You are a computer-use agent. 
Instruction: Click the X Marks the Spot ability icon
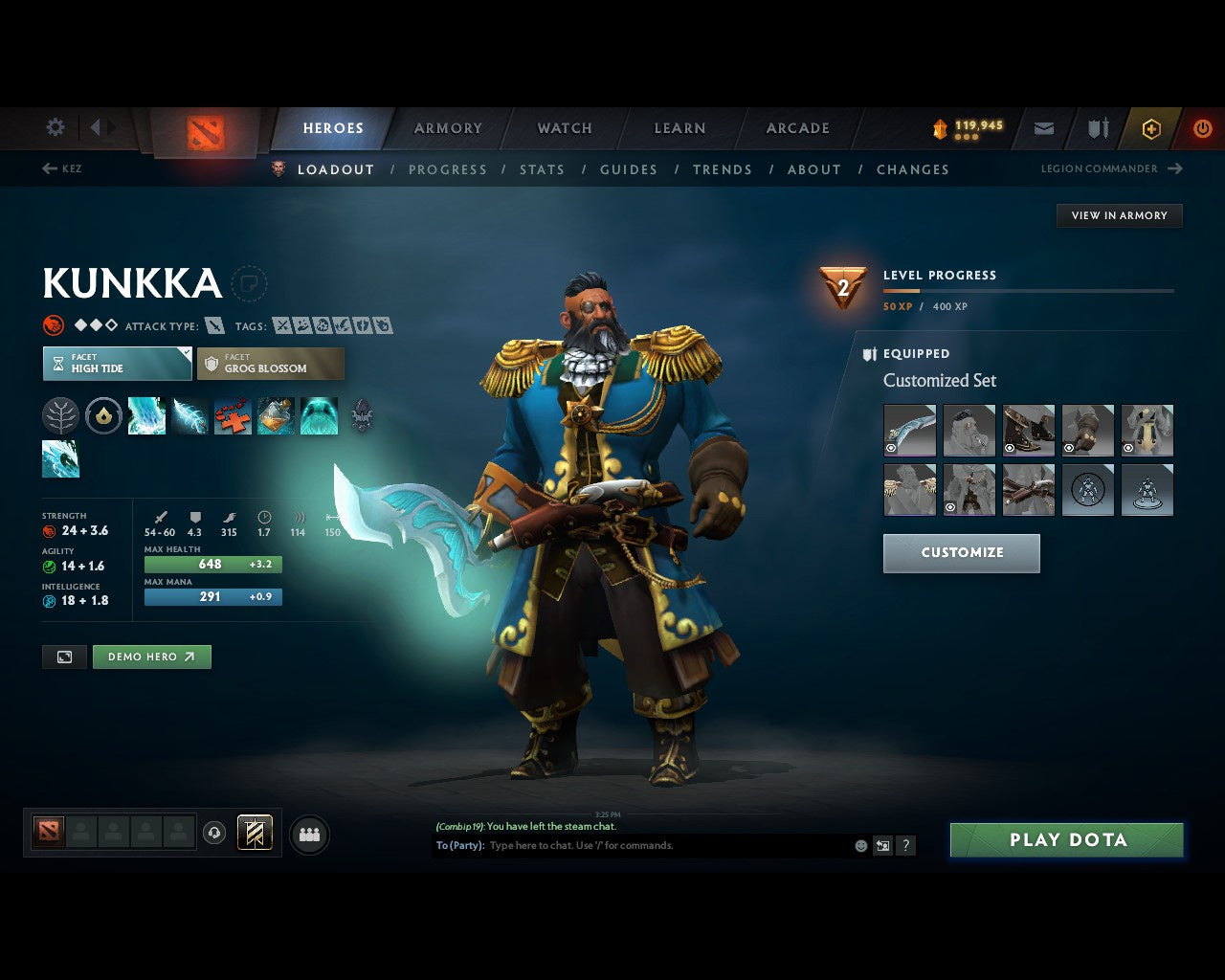click(x=232, y=415)
